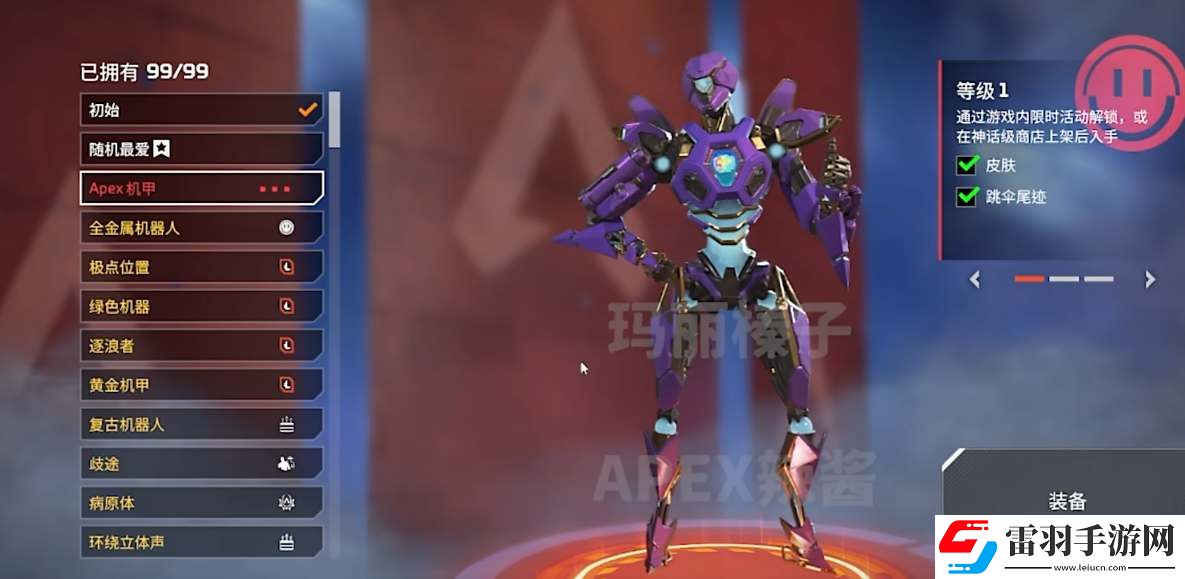The image size is (1185, 579).
Task: Go to the previous level page arrow
Action: pyautogui.click(x=976, y=280)
